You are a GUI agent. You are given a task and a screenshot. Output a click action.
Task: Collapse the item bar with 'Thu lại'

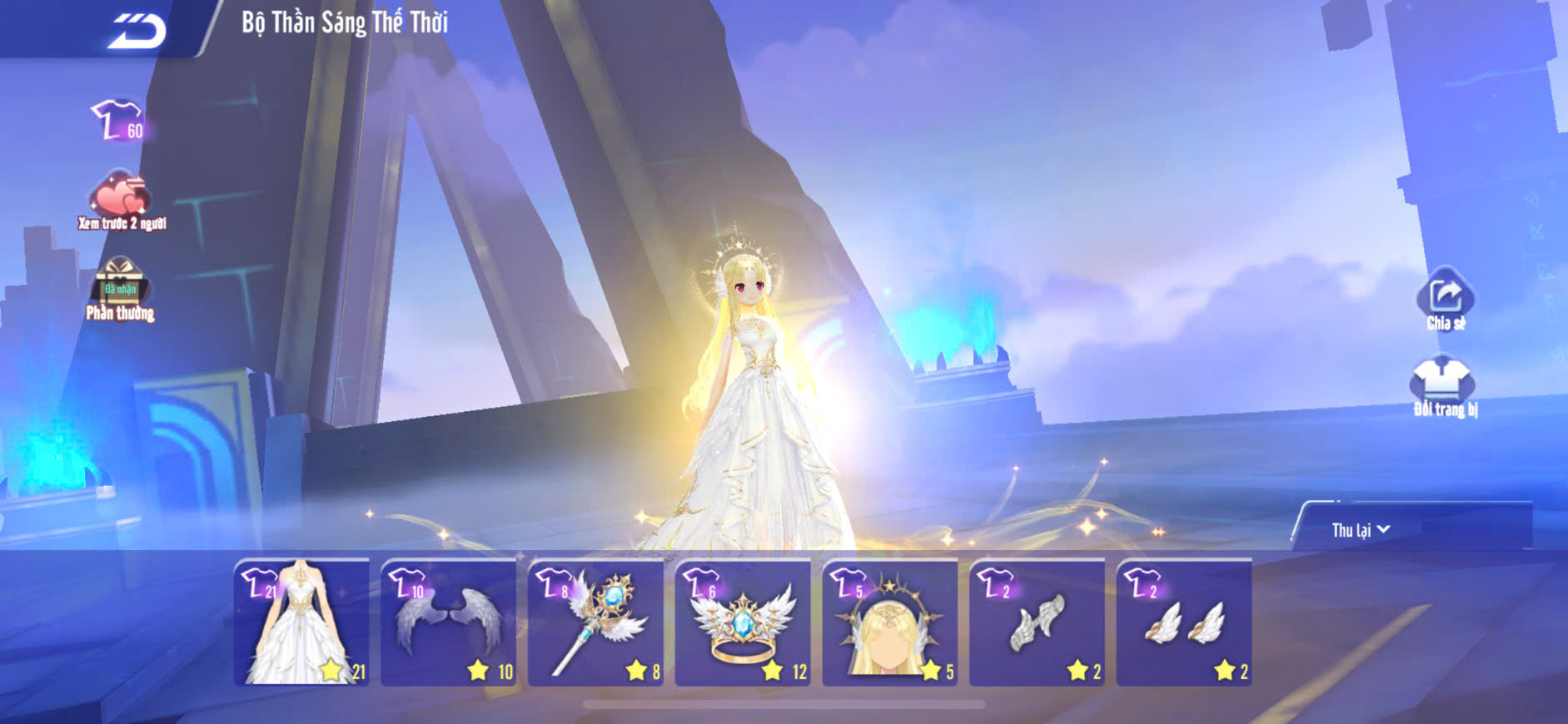tap(1361, 530)
